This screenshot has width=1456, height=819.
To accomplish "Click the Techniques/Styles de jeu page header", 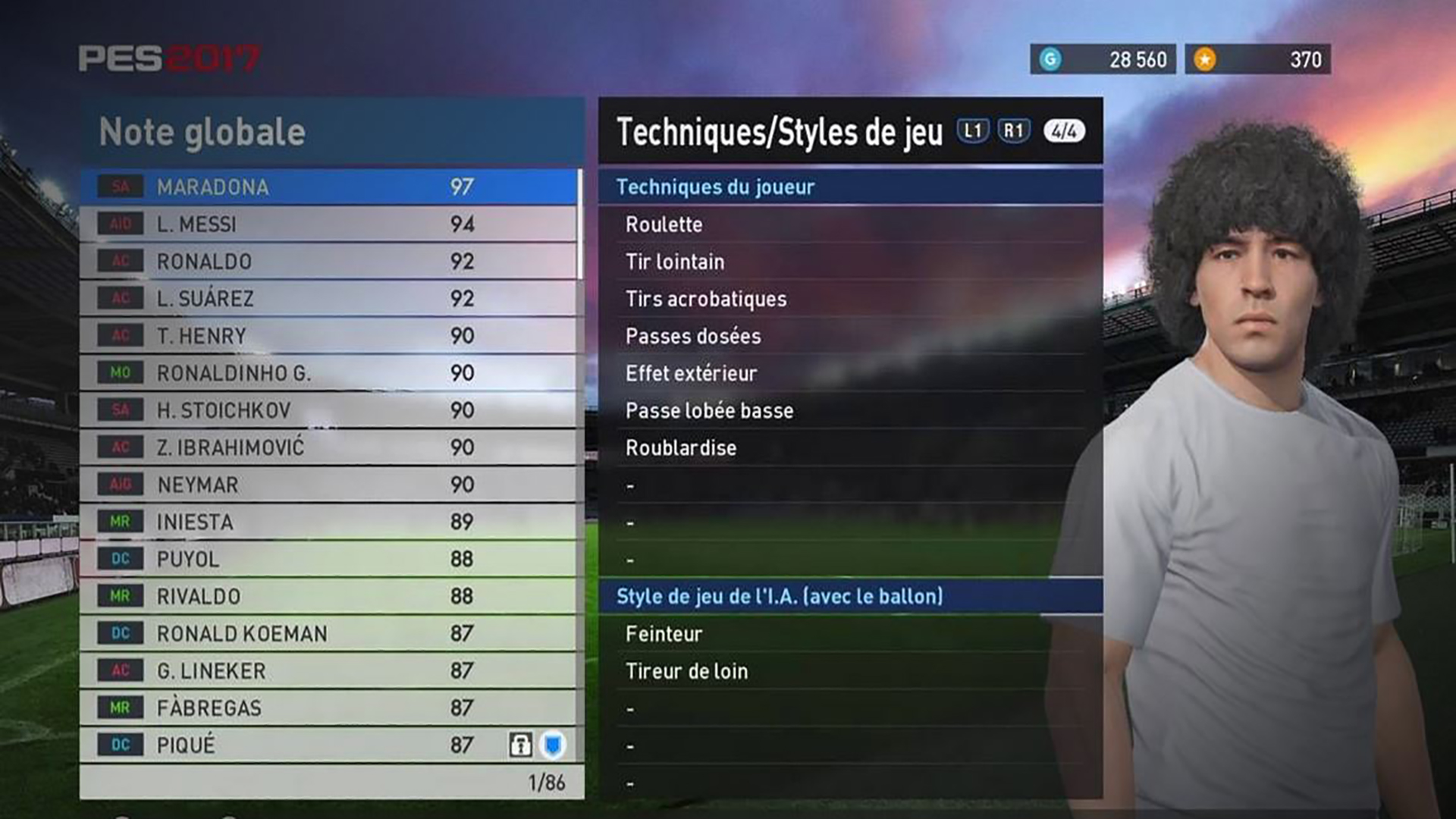I will [x=779, y=132].
